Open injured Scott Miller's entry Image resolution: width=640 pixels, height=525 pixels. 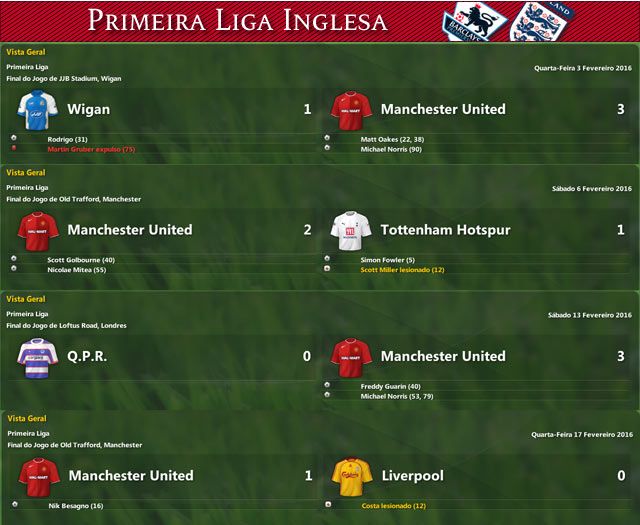[402, 269]
